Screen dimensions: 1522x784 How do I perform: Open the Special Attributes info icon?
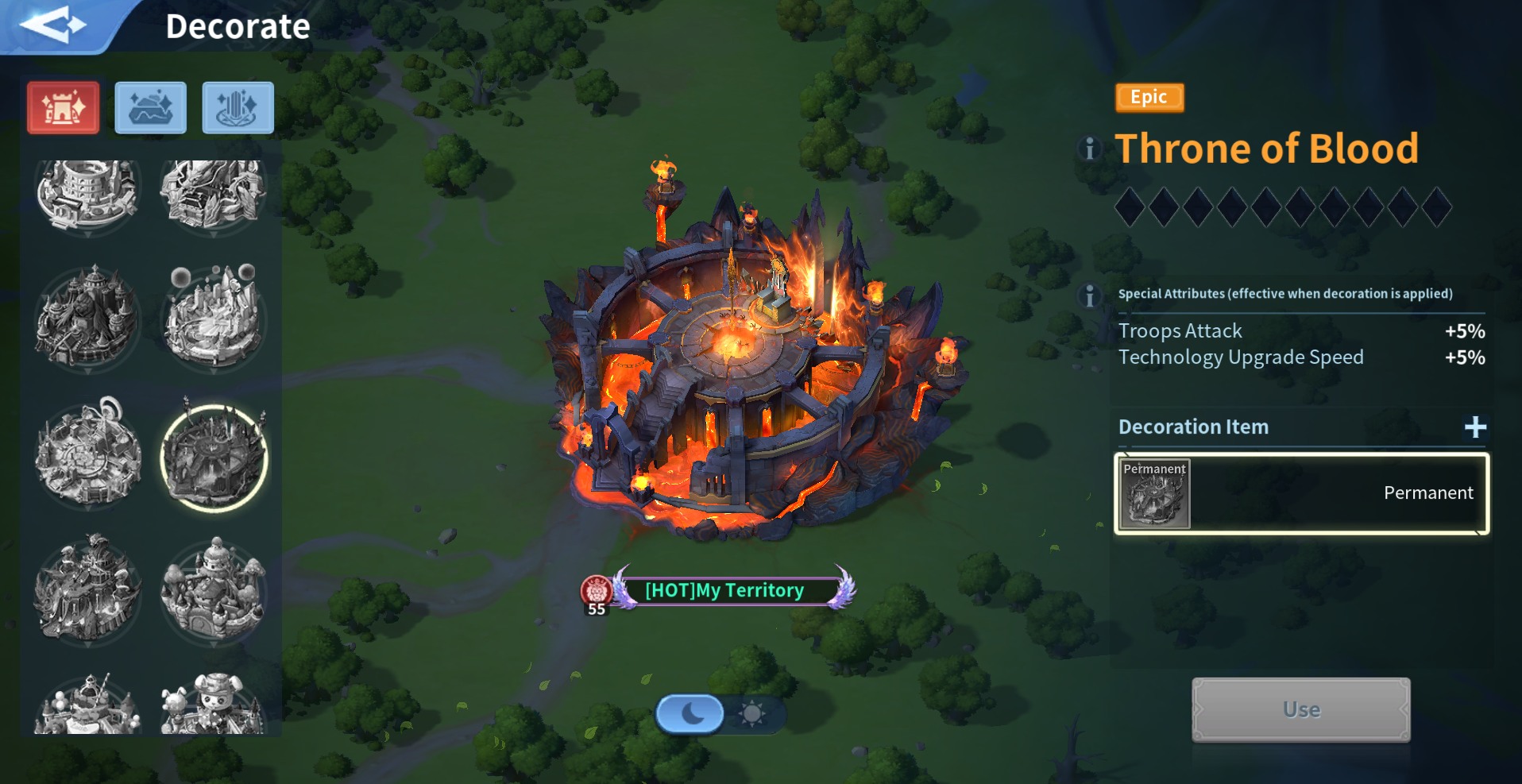(x=1090, y=295)
